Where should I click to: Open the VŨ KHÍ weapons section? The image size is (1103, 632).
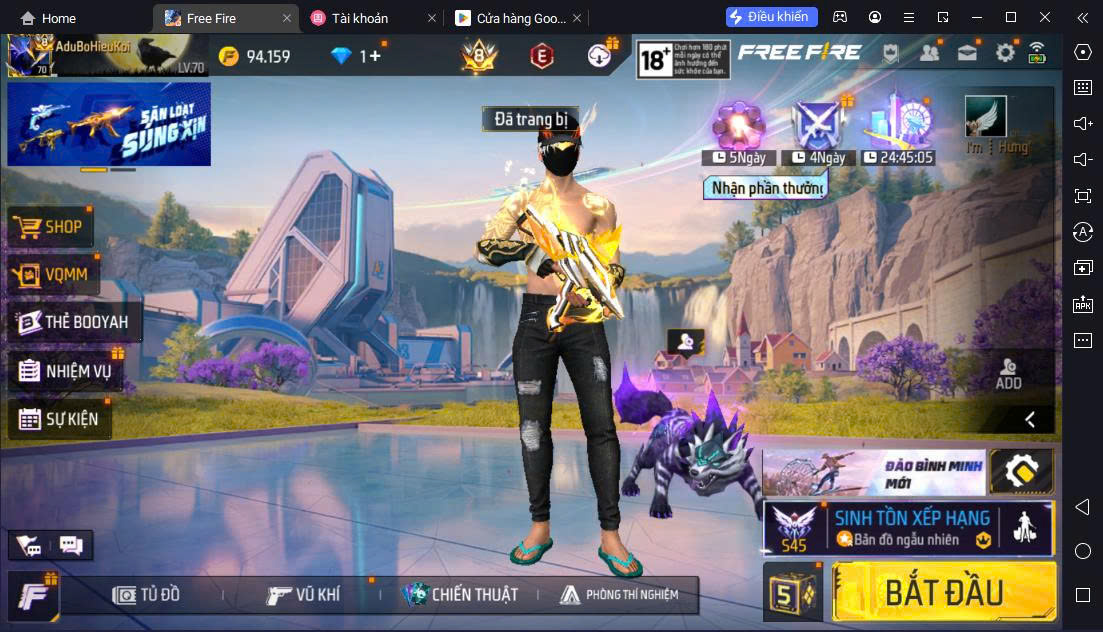pos(304,595)
